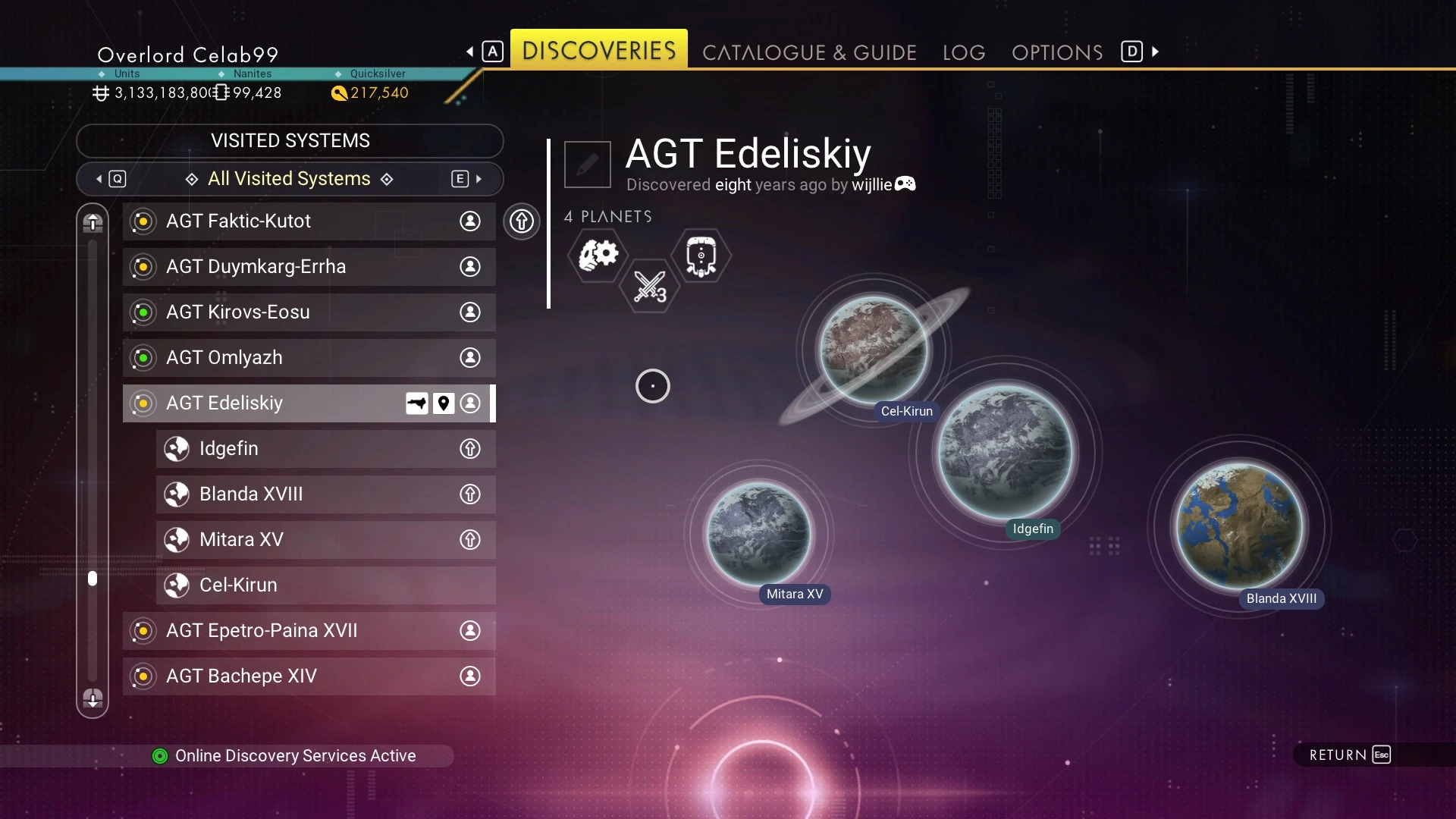Click the ringed Cel-Kirun planet globe
The image size is (1456, 819).
[x=874, y=349]
